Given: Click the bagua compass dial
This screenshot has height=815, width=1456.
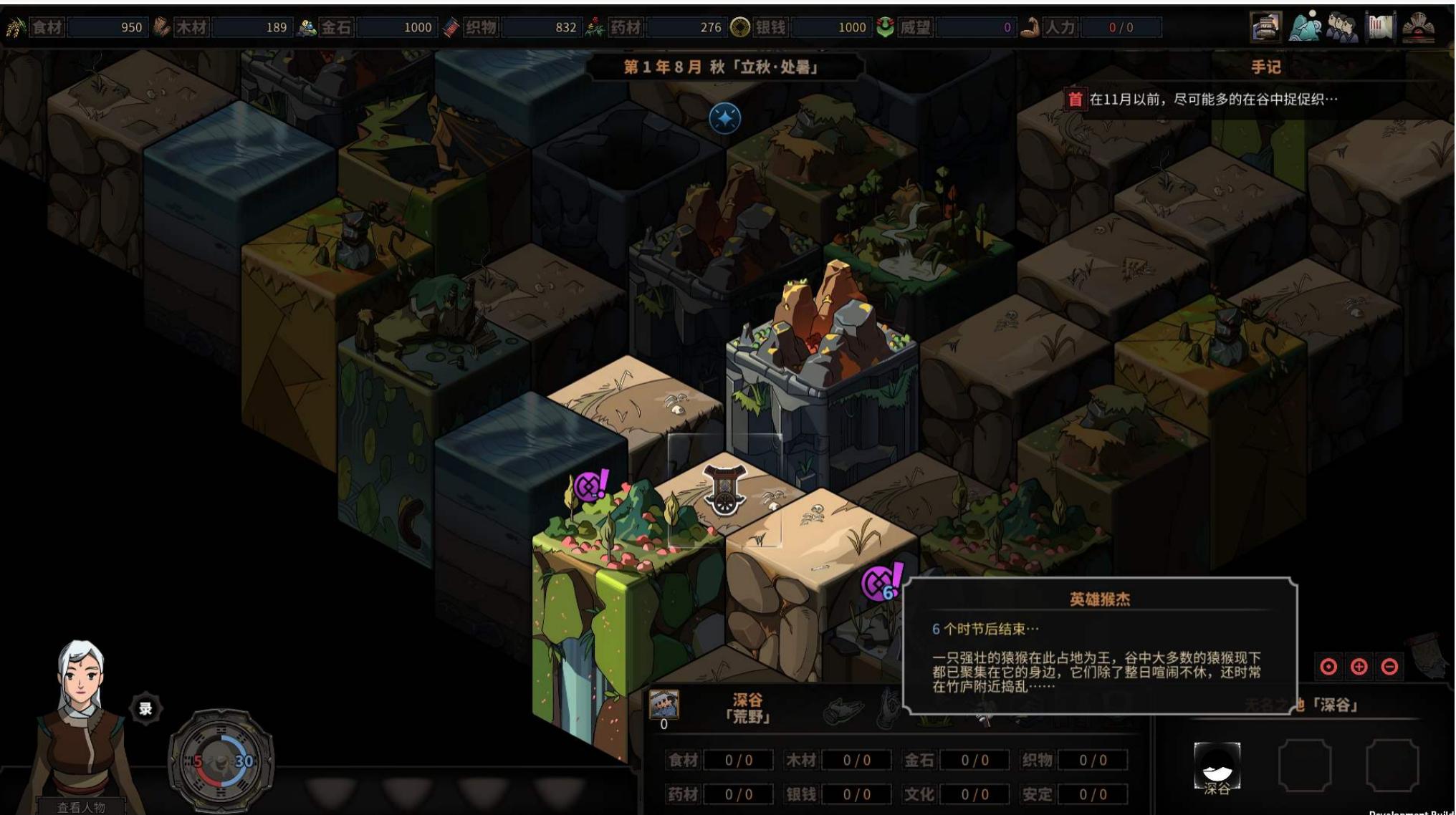Looking at the screenshot, I should (221, 761).
